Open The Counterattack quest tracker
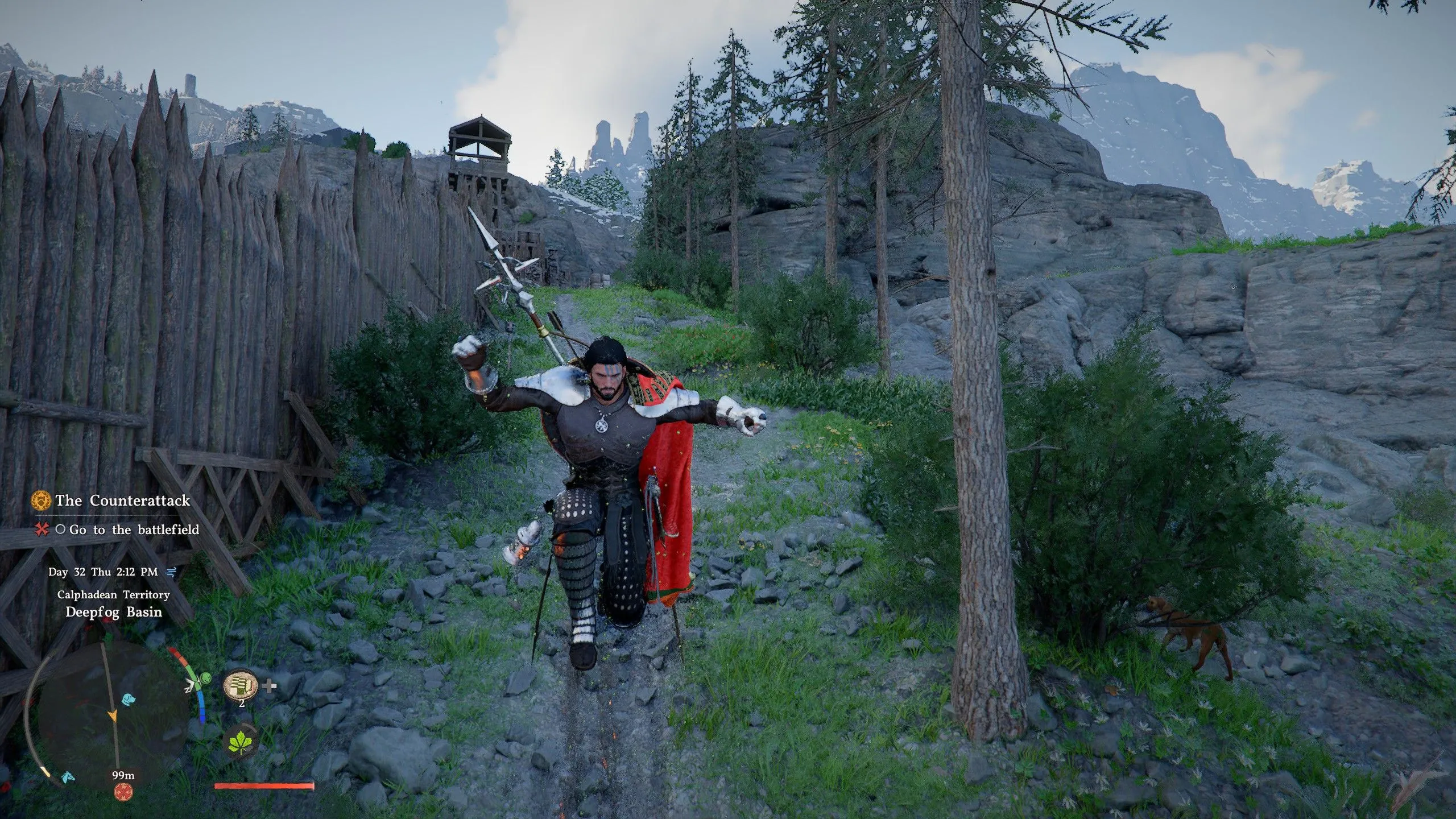The image size is (1456, 819). [x=122, y=500]
